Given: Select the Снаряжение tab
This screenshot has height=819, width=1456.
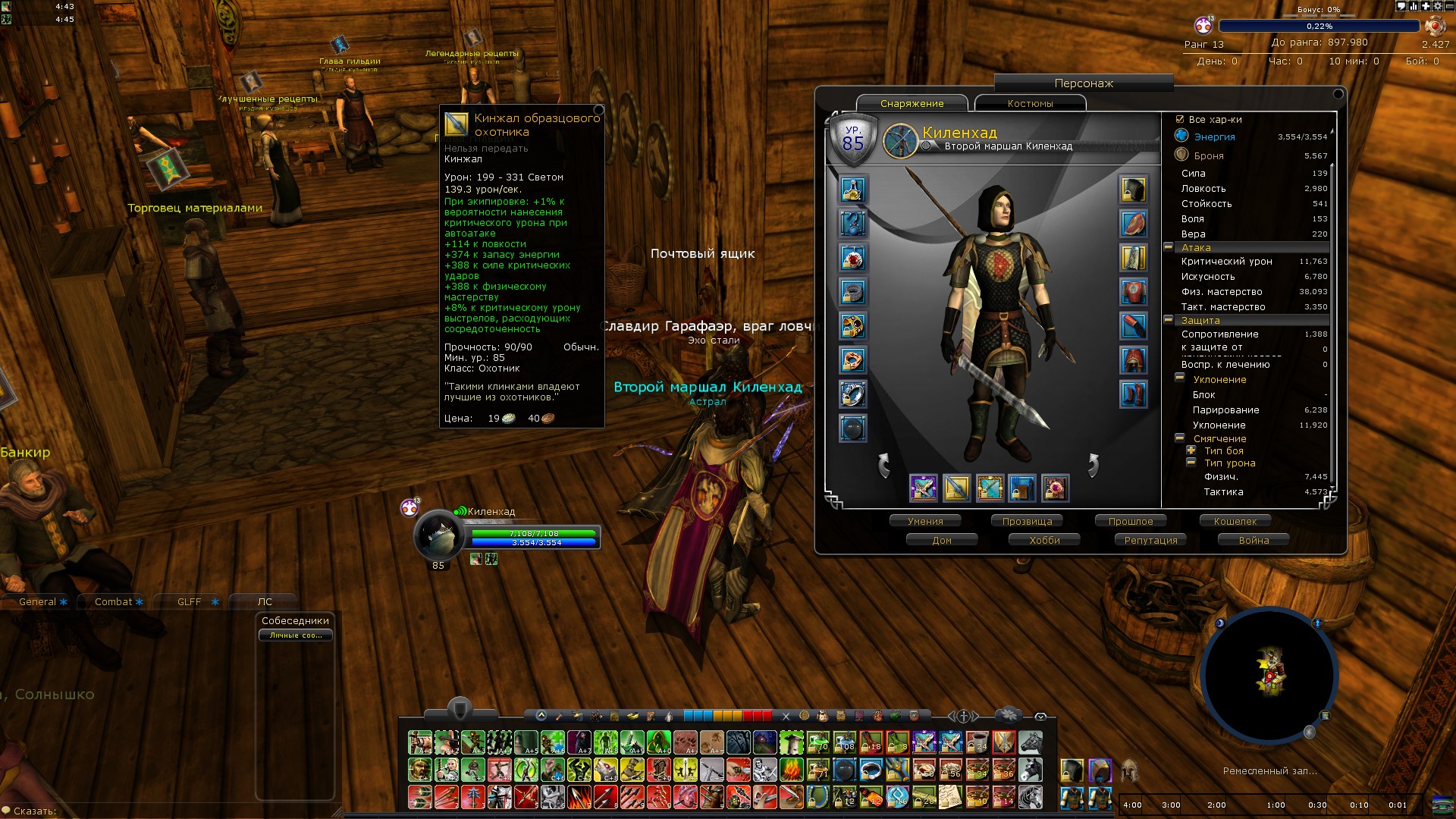Looking at the screenshot, I should pos(912,104).
